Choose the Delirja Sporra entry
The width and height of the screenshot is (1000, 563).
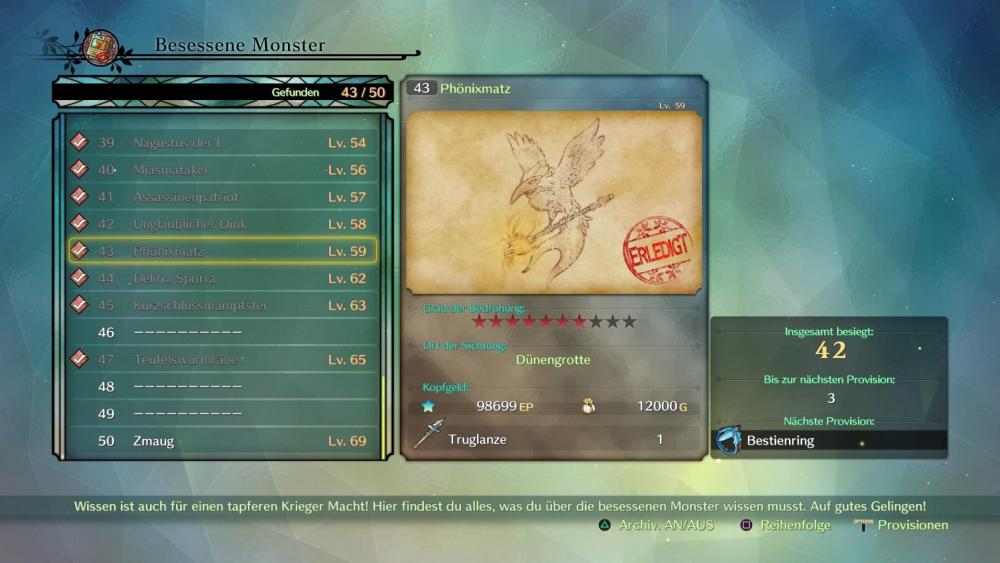(222, 278)
